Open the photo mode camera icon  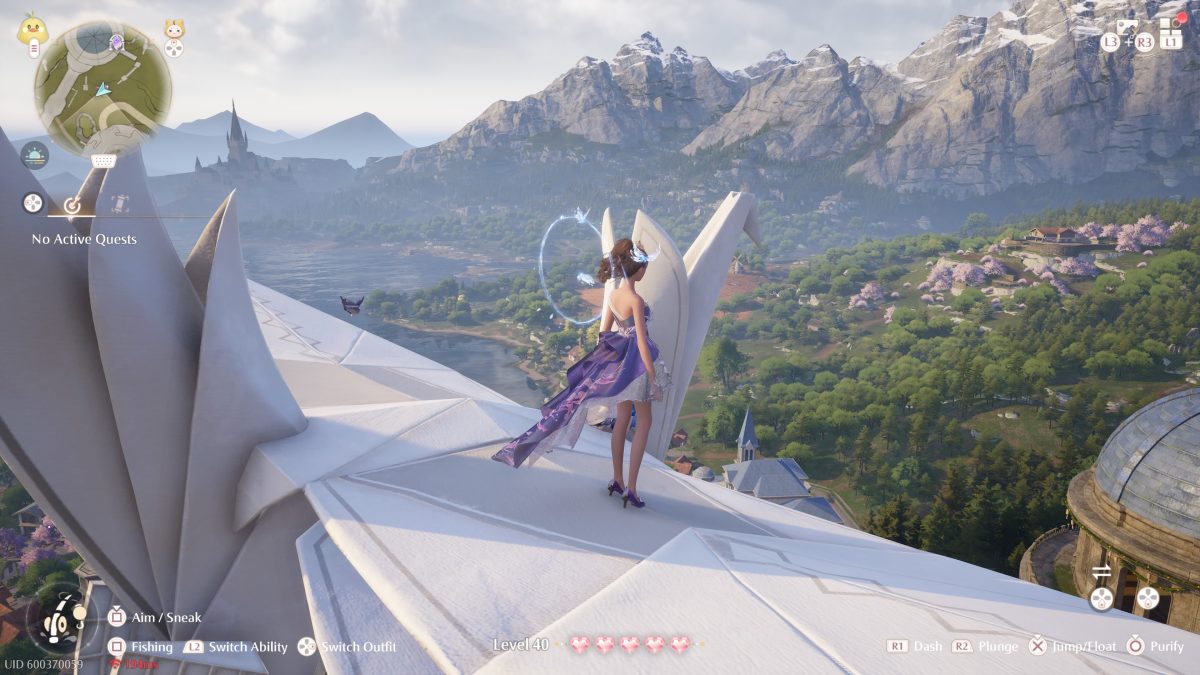(x=1127, y=27)
